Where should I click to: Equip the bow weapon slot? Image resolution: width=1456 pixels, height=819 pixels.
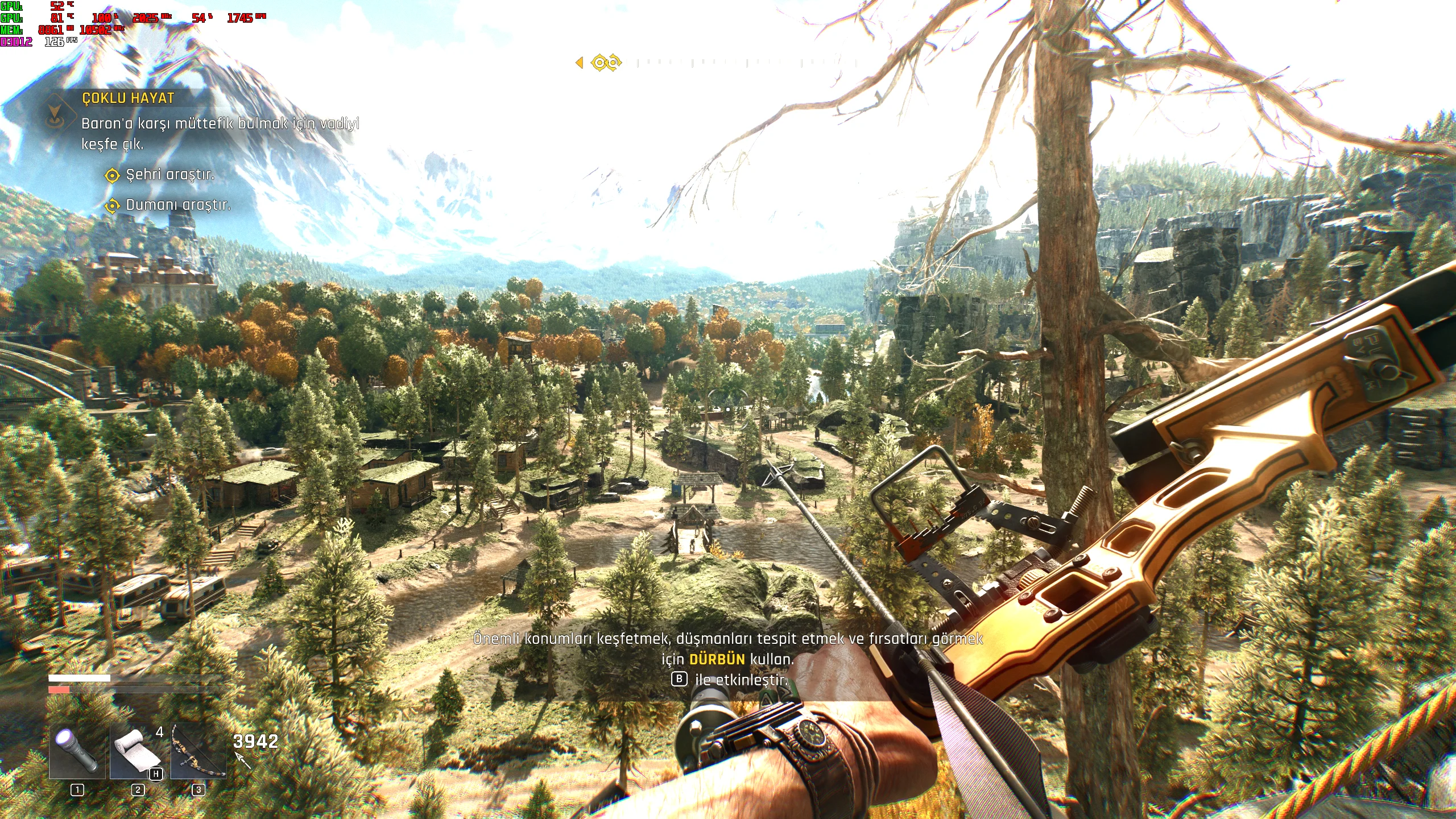click(198, 751)
